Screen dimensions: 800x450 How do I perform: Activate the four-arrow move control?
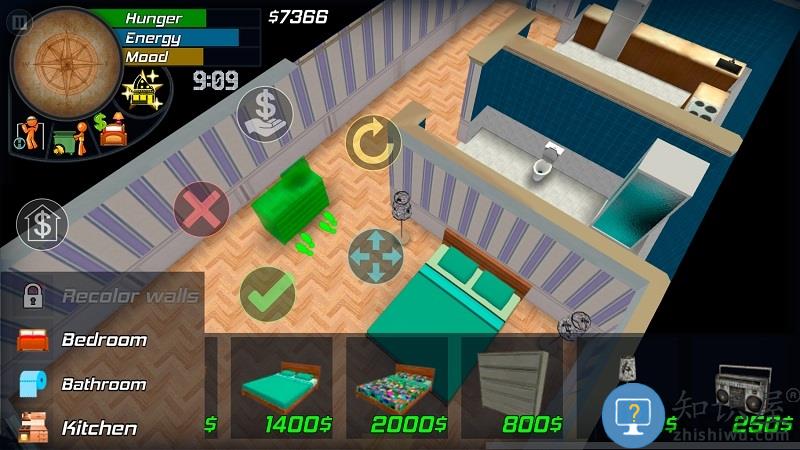click(375, 256)
